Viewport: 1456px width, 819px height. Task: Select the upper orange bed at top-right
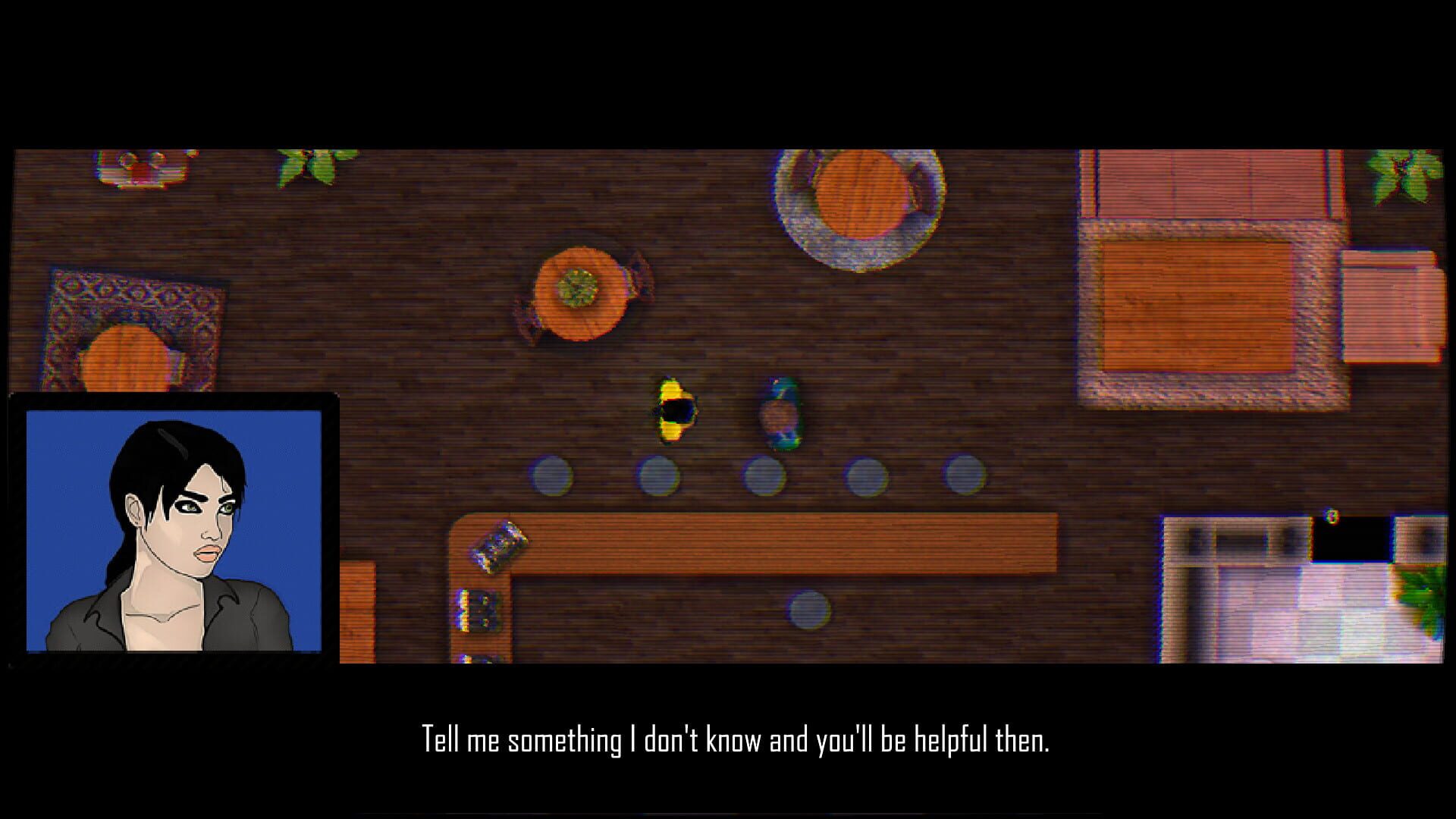[1206, 182]
